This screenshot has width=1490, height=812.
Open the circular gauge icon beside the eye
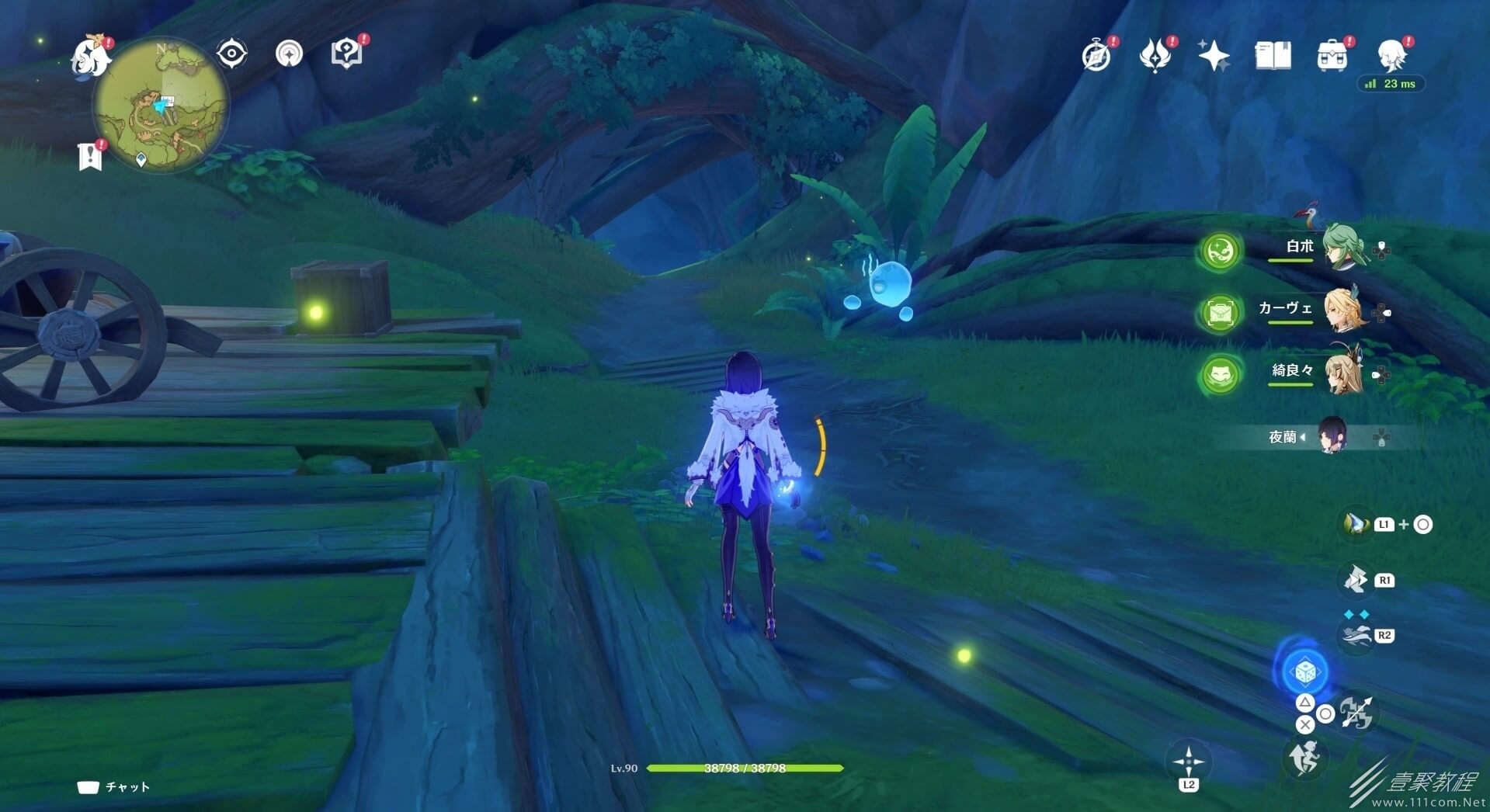(x=289, y=54)
